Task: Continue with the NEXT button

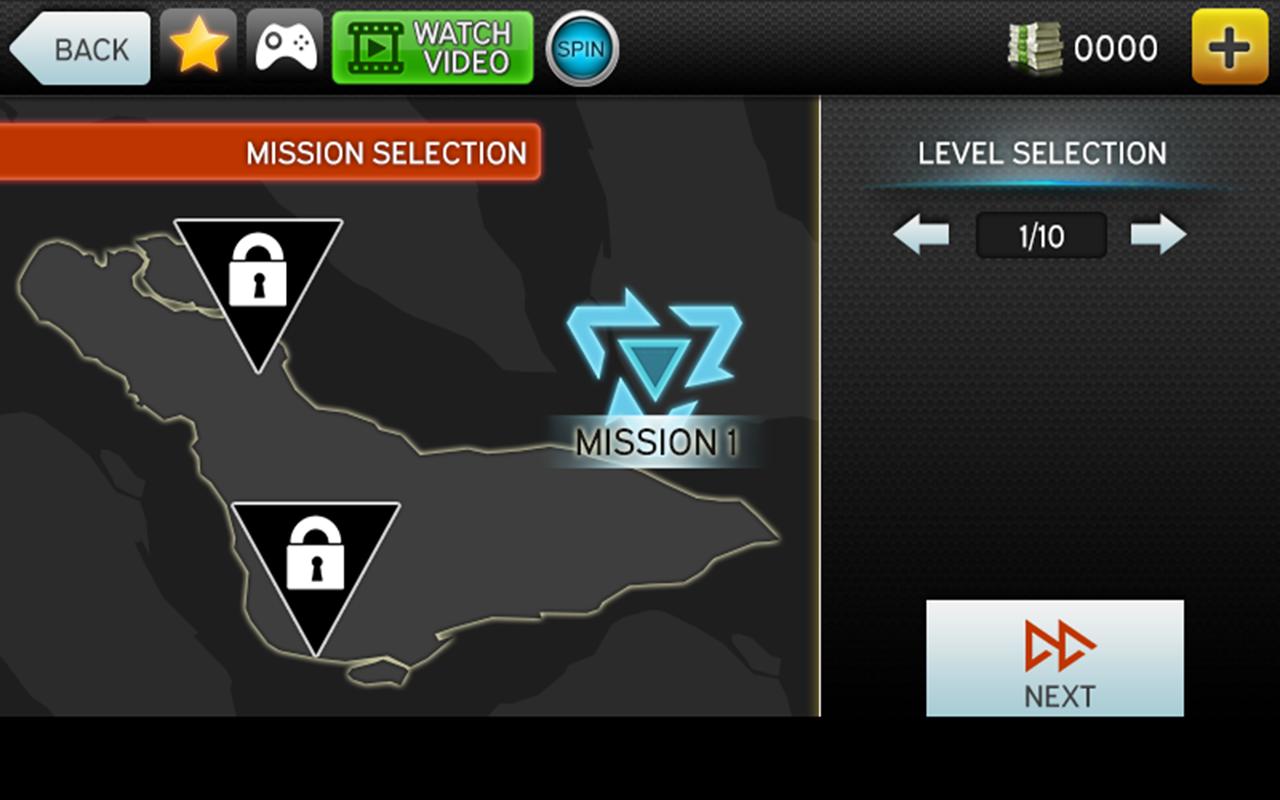Action: [x=1055, y=658]
